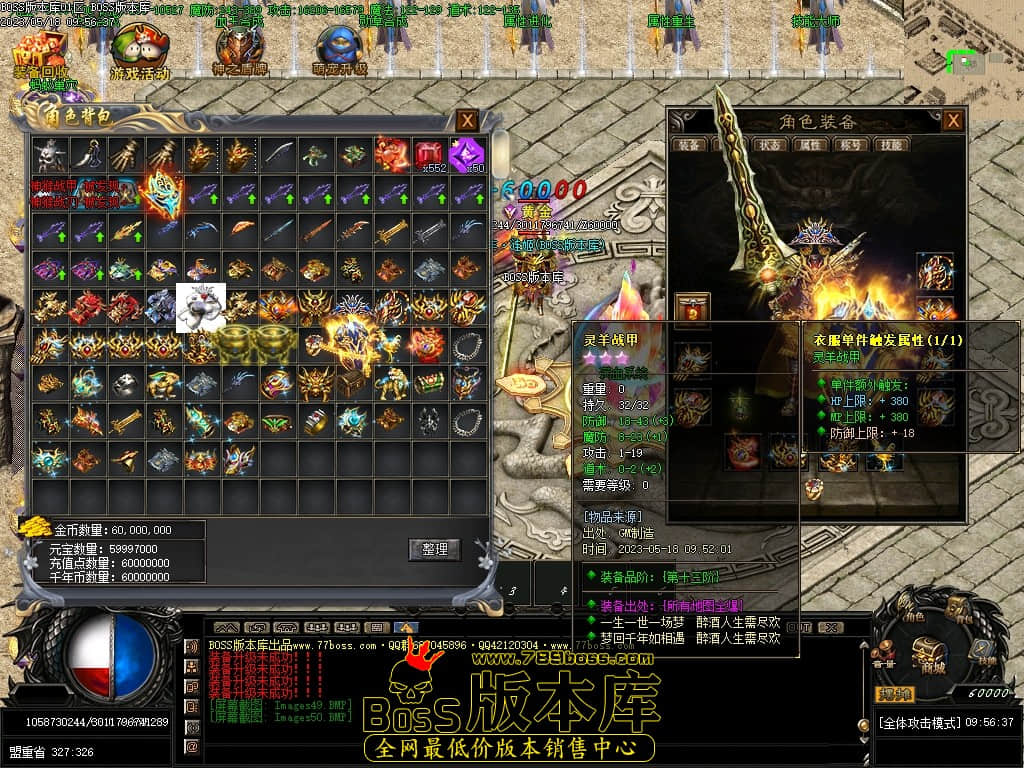Viewport: 1024px width, 768px height.
Task: Open the 萌宠升级 pet upgrade icon
Action: [x=339, y=51]
